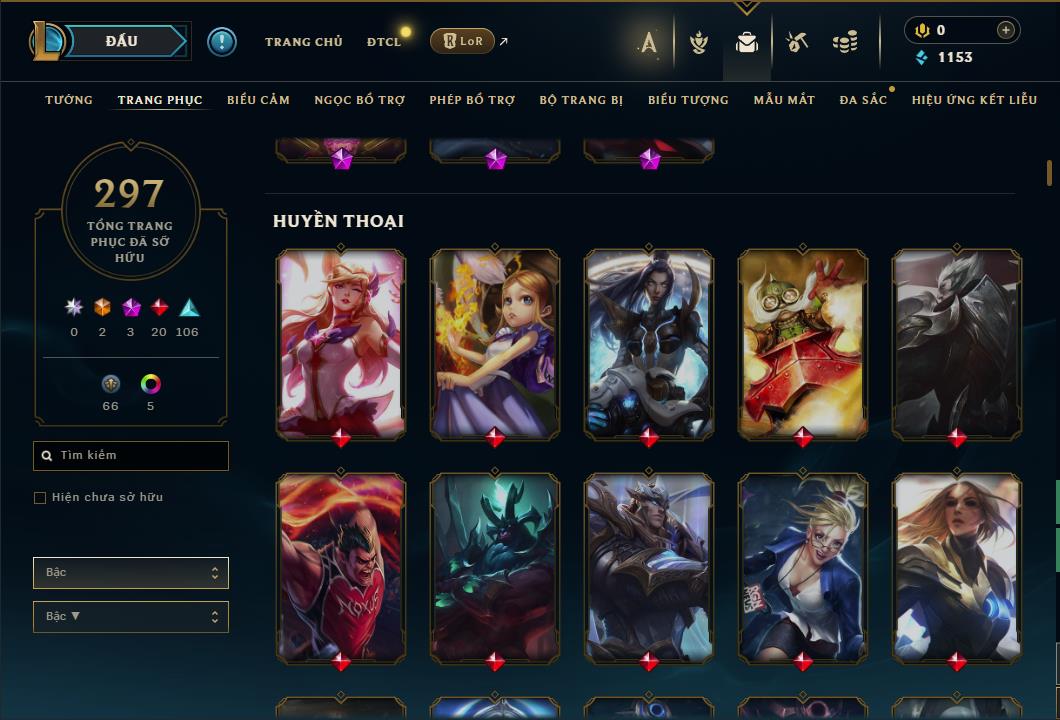Select the BIỂU CẢM tab
Image resolution: width=1060 pixels, height=720 pixels.
pyautogui.click(x=258, y=100)
